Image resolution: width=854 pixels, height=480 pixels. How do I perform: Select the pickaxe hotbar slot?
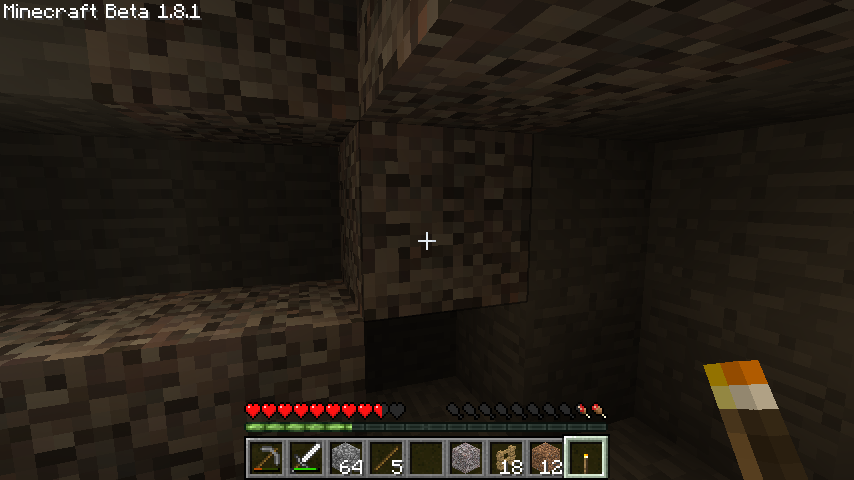(x=266, y=458)
